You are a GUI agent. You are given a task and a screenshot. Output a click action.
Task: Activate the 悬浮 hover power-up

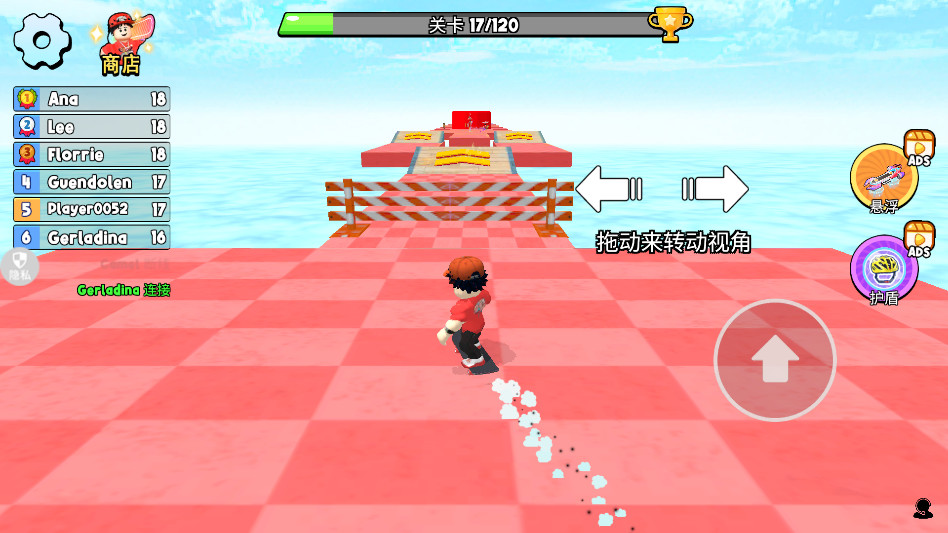(884, 178)
